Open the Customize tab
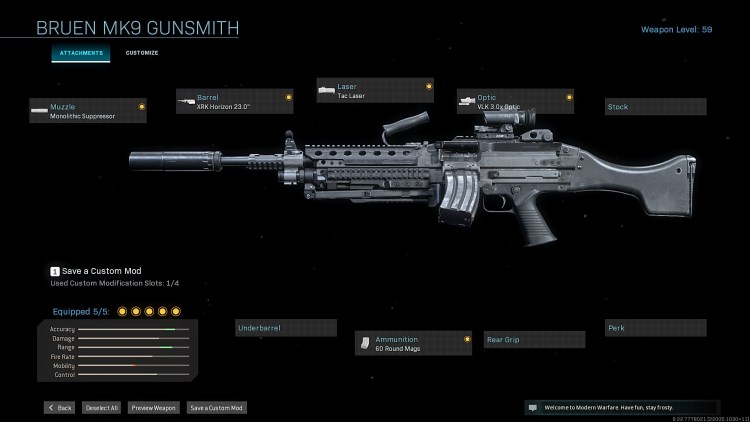The image size is (750, 422). tap(142, 53)
